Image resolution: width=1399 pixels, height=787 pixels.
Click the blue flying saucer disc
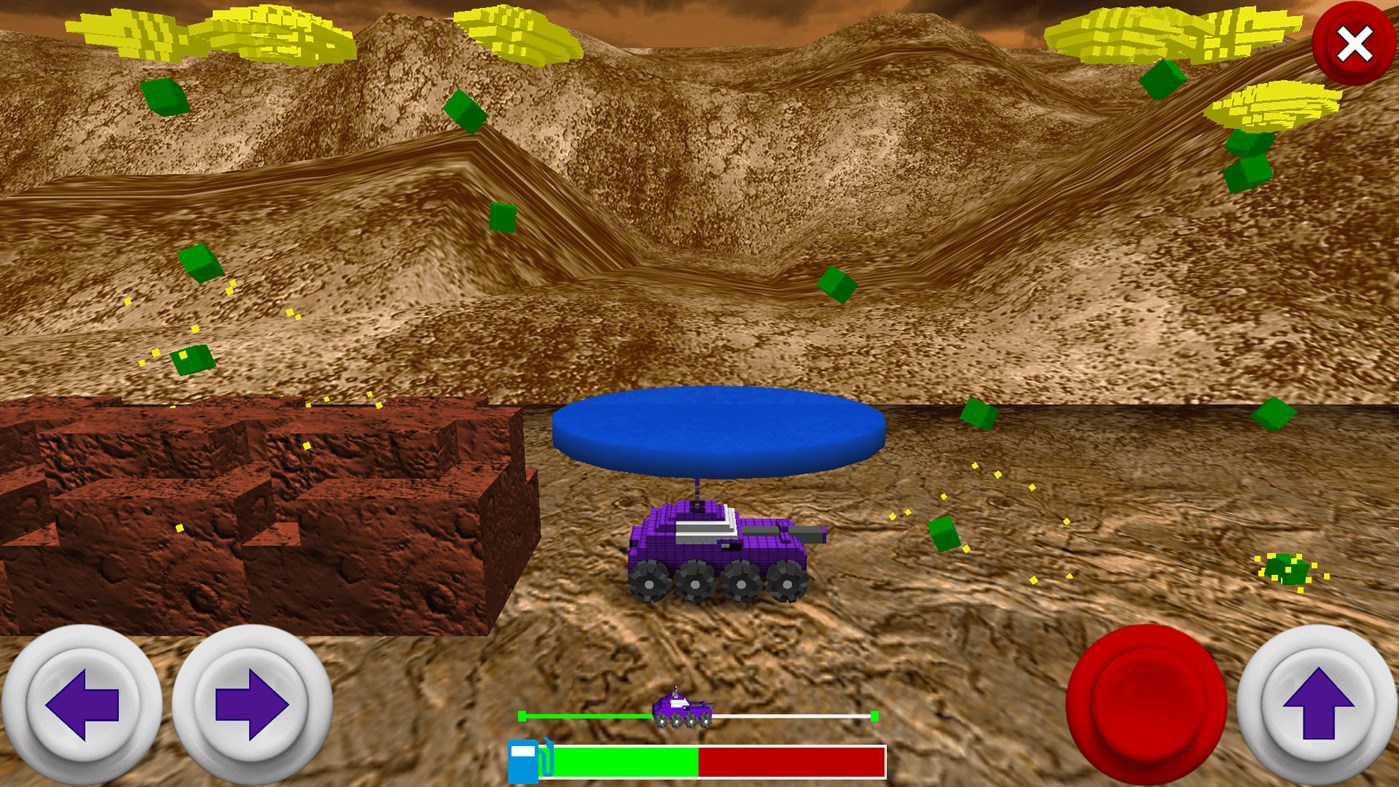click(718, 428)
